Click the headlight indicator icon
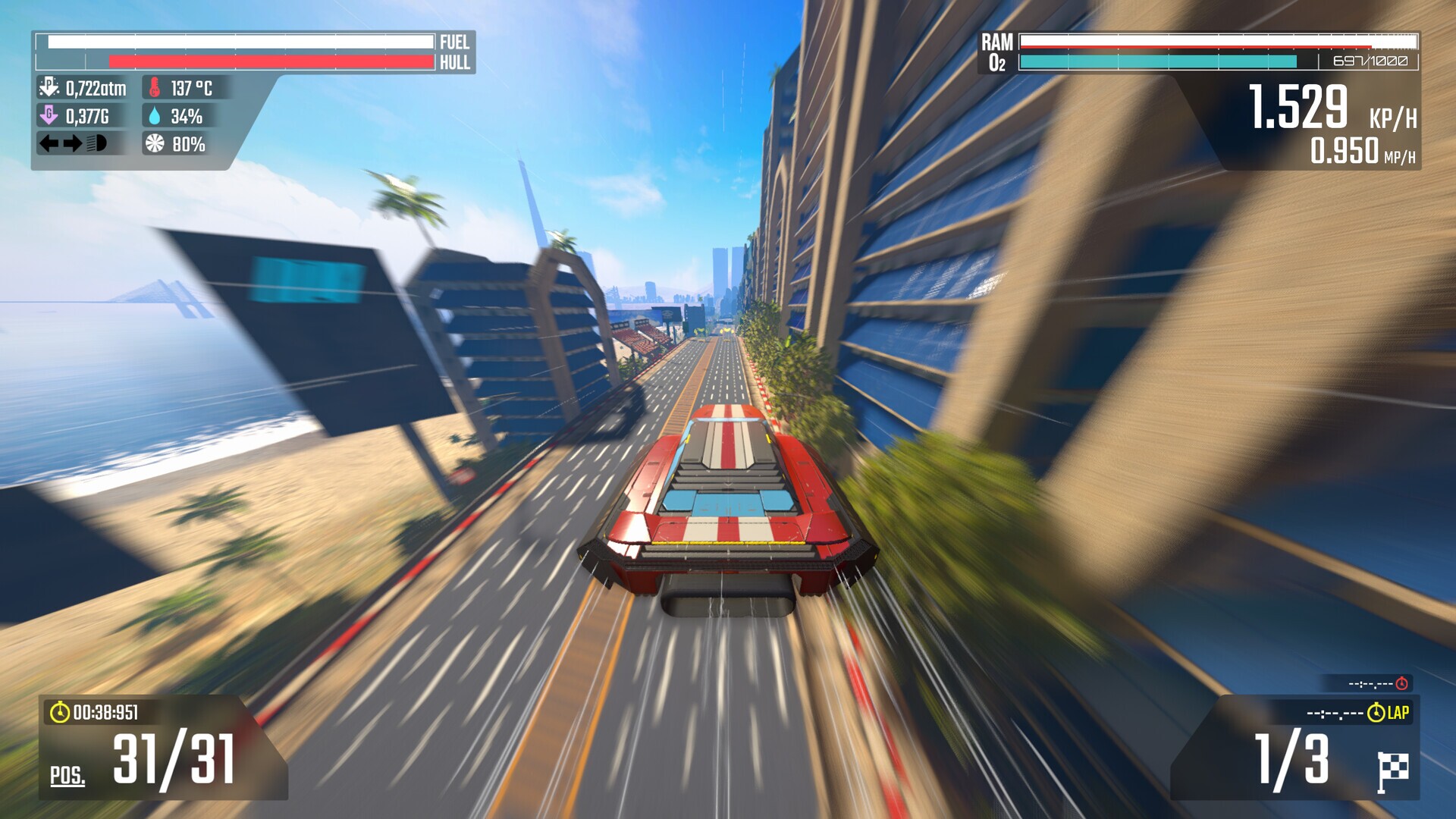Image resolution: width=1456 pixels, height=819 pixels. click(x=96, y=143)
